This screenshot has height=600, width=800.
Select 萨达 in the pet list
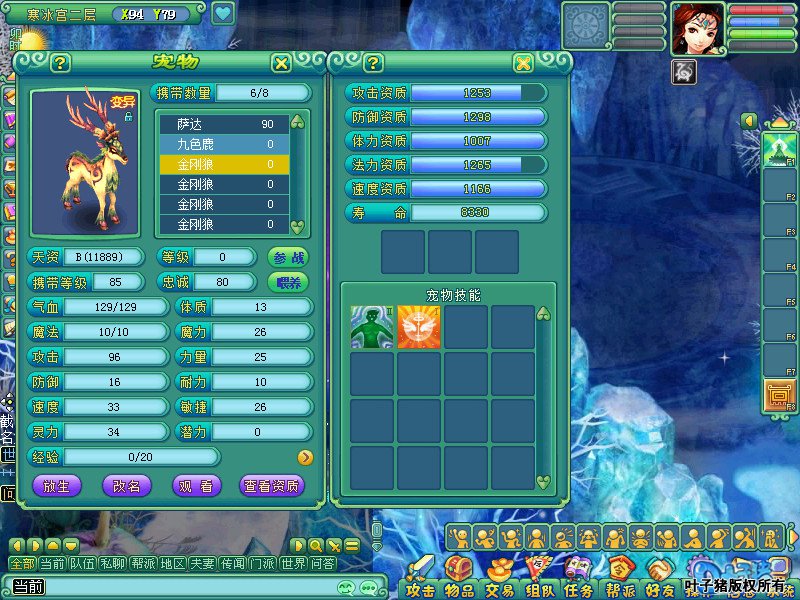(x=224, y=124)
